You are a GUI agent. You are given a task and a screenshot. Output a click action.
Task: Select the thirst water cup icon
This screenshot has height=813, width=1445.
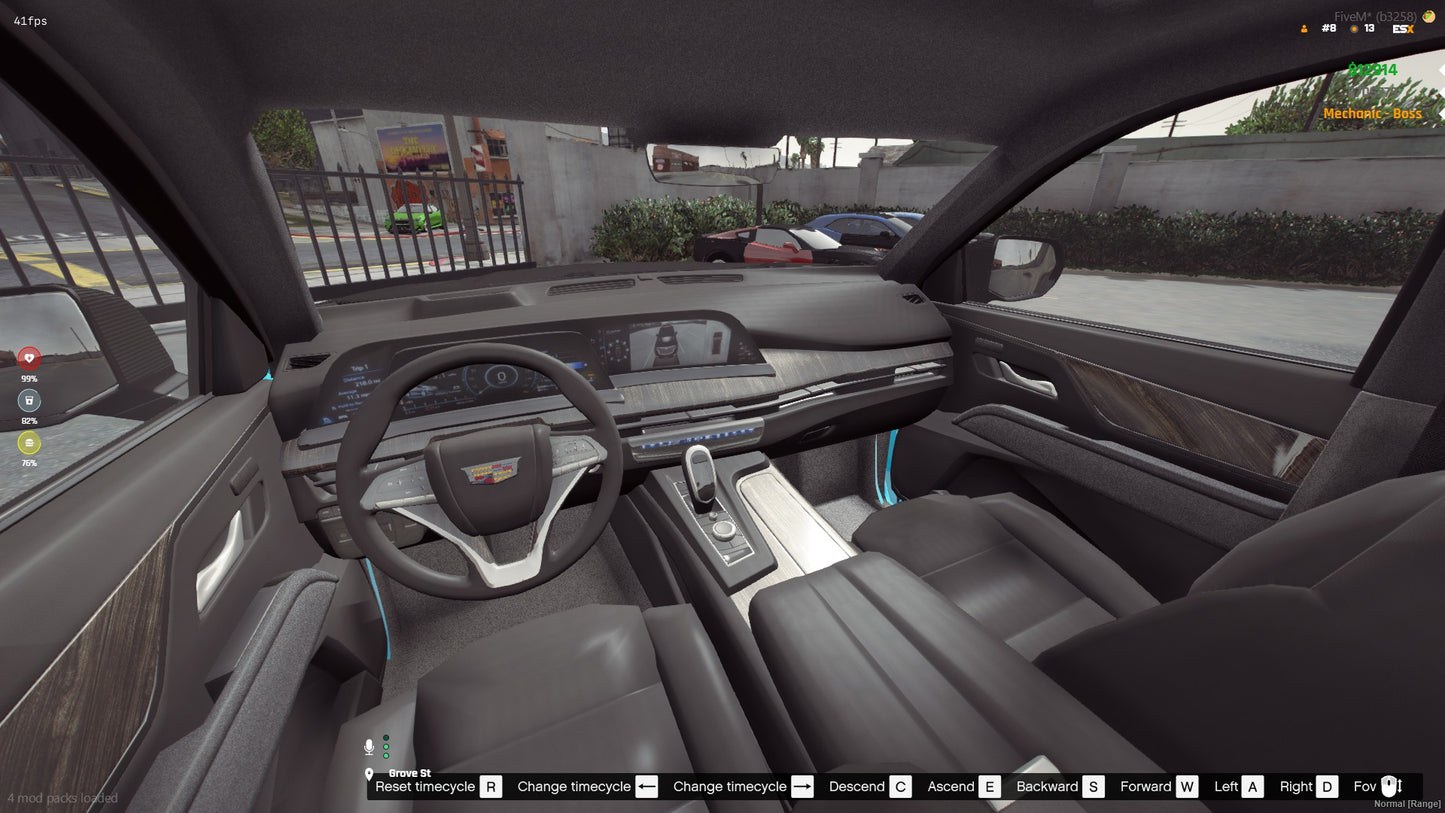pos(27,400)
